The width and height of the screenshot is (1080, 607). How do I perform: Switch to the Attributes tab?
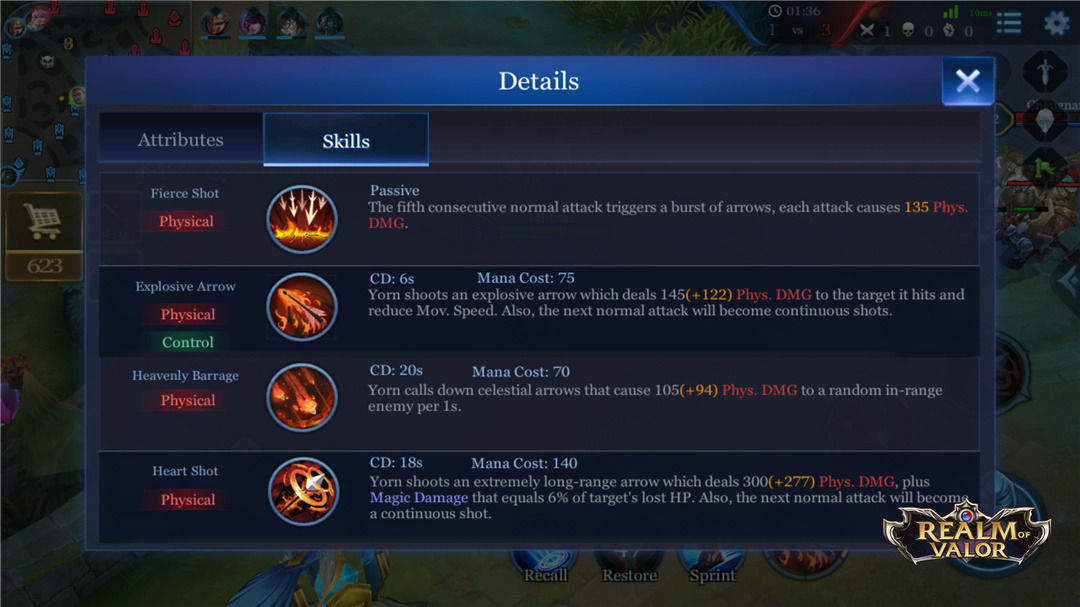click(x=180, y=140)
